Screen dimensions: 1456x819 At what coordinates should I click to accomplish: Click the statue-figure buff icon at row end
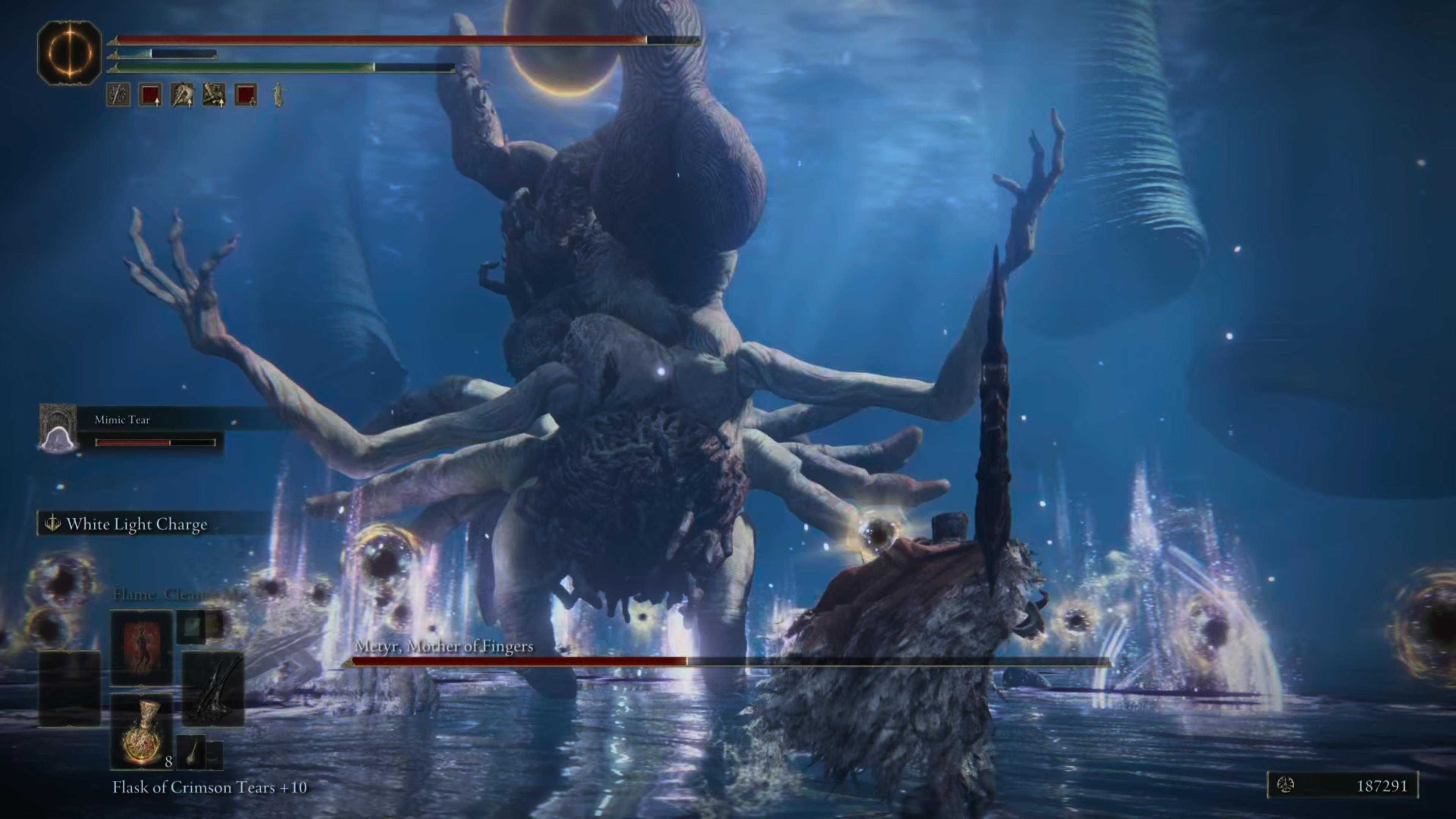tap(278, 95)
